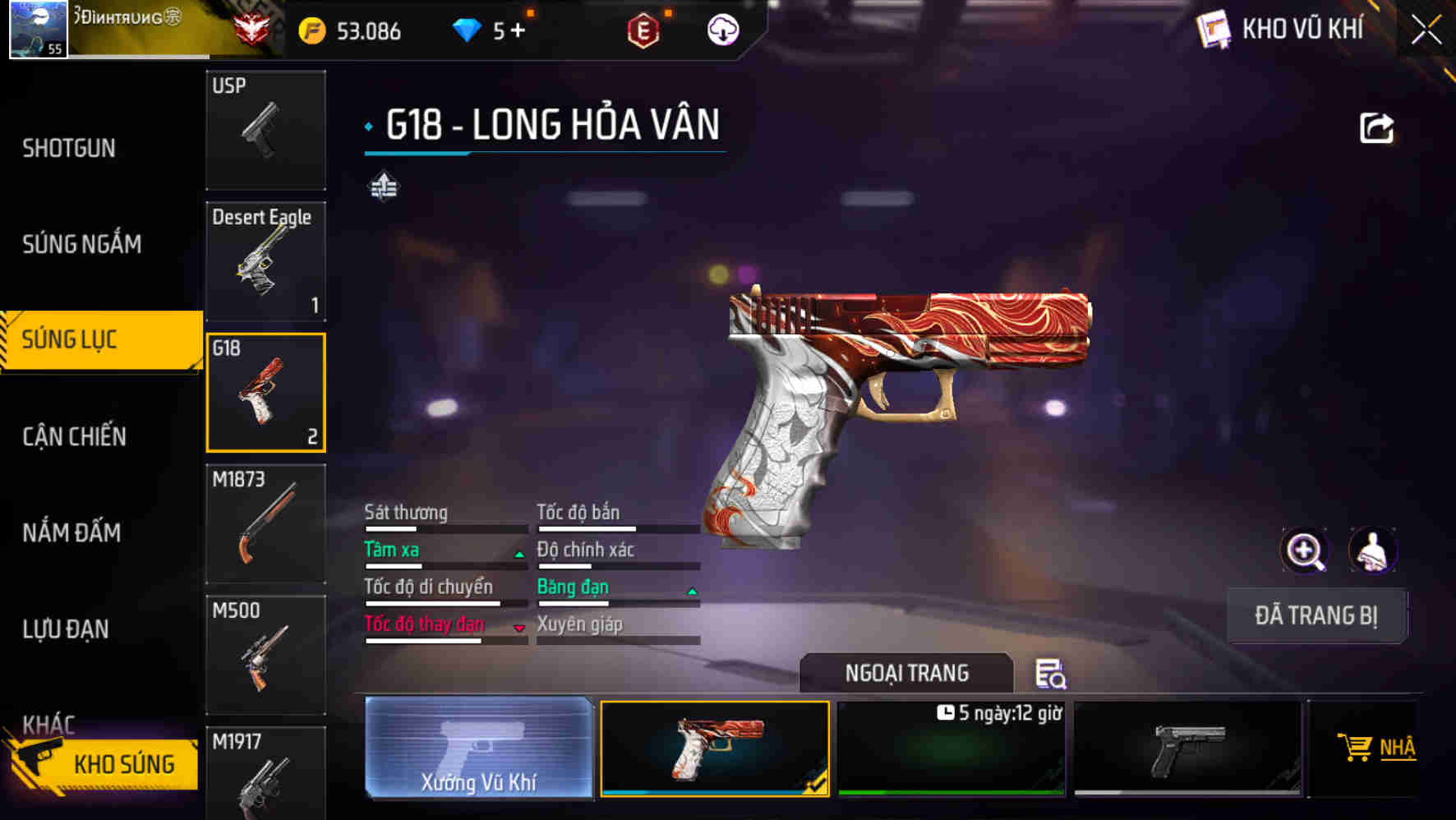Switch to SÚNG NGẮM category
1456x820 pixels.
click(81, 244)
